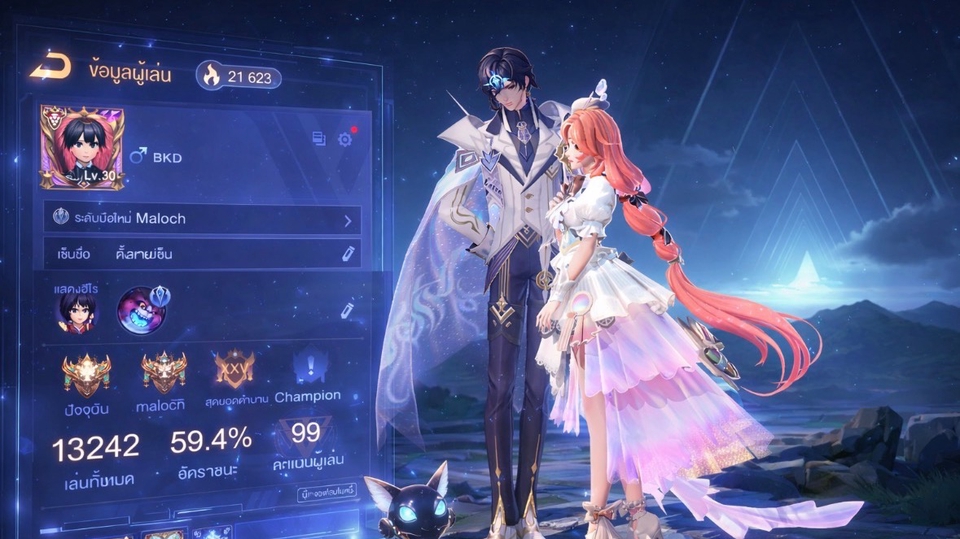The image size is (960, 539).
Task: View the second rank badge emblem
Action: pyautogui.click(x=164, y=372)
